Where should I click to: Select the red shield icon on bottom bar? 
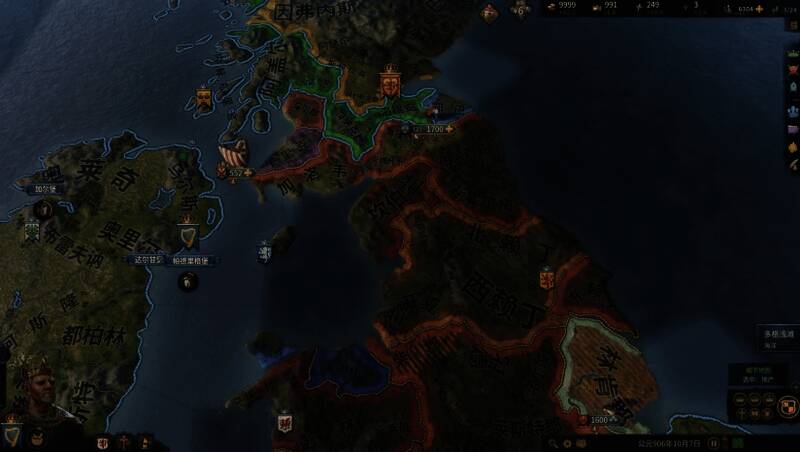tap(103, 441)
